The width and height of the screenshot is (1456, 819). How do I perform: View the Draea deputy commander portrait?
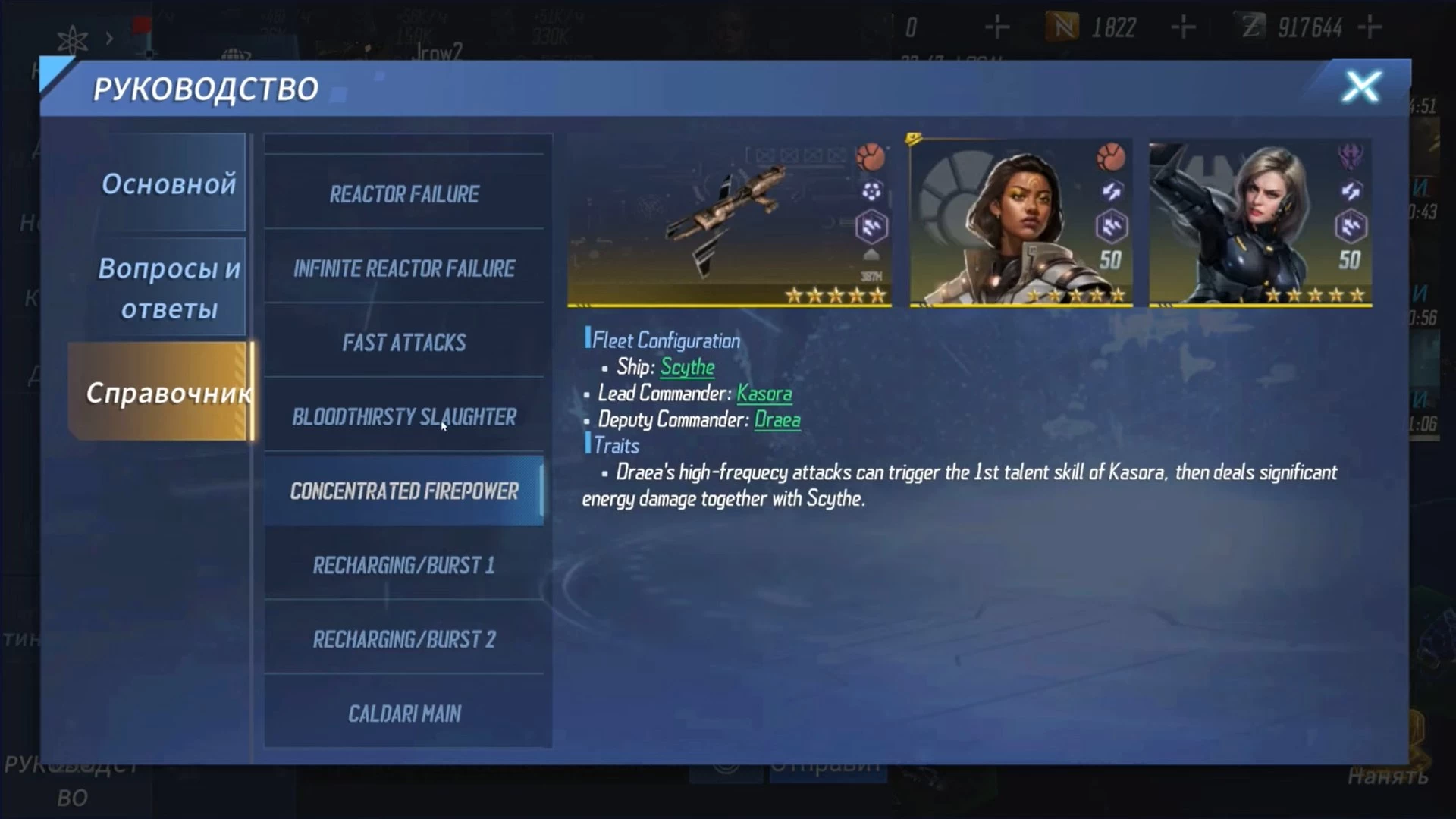[x=1260, y=222]
